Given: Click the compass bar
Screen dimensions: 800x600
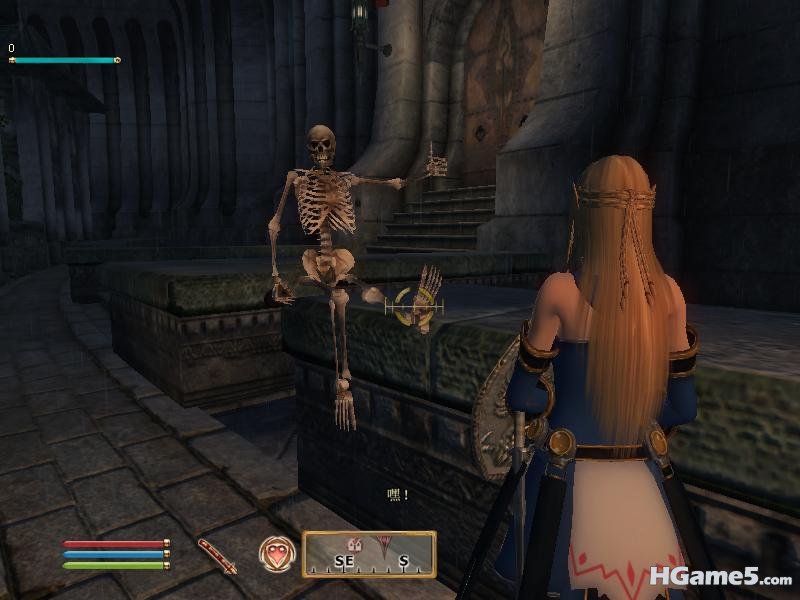Looking at the screenshot, I should tap(369, 556).
